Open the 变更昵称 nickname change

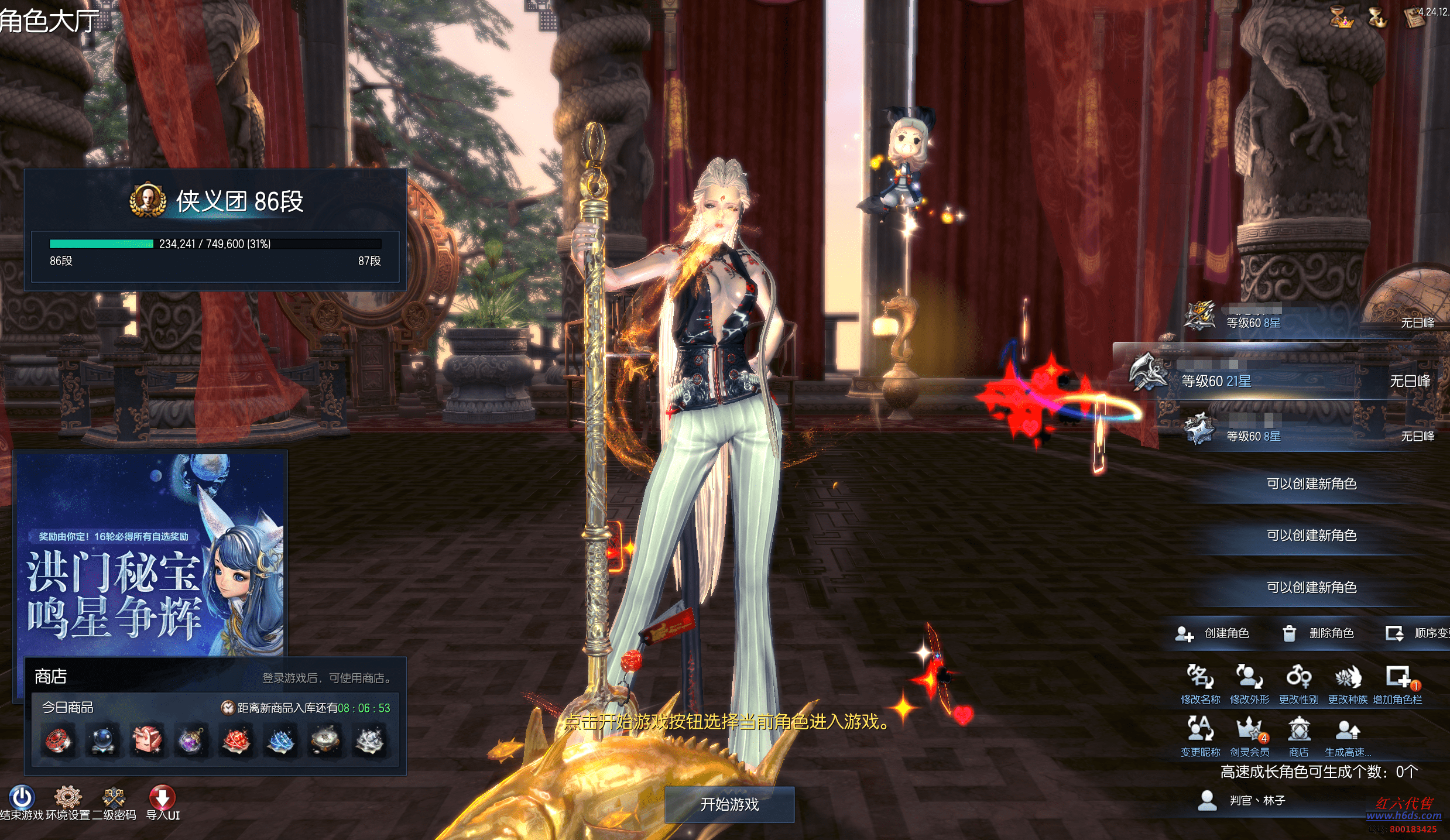(1200, 731)
